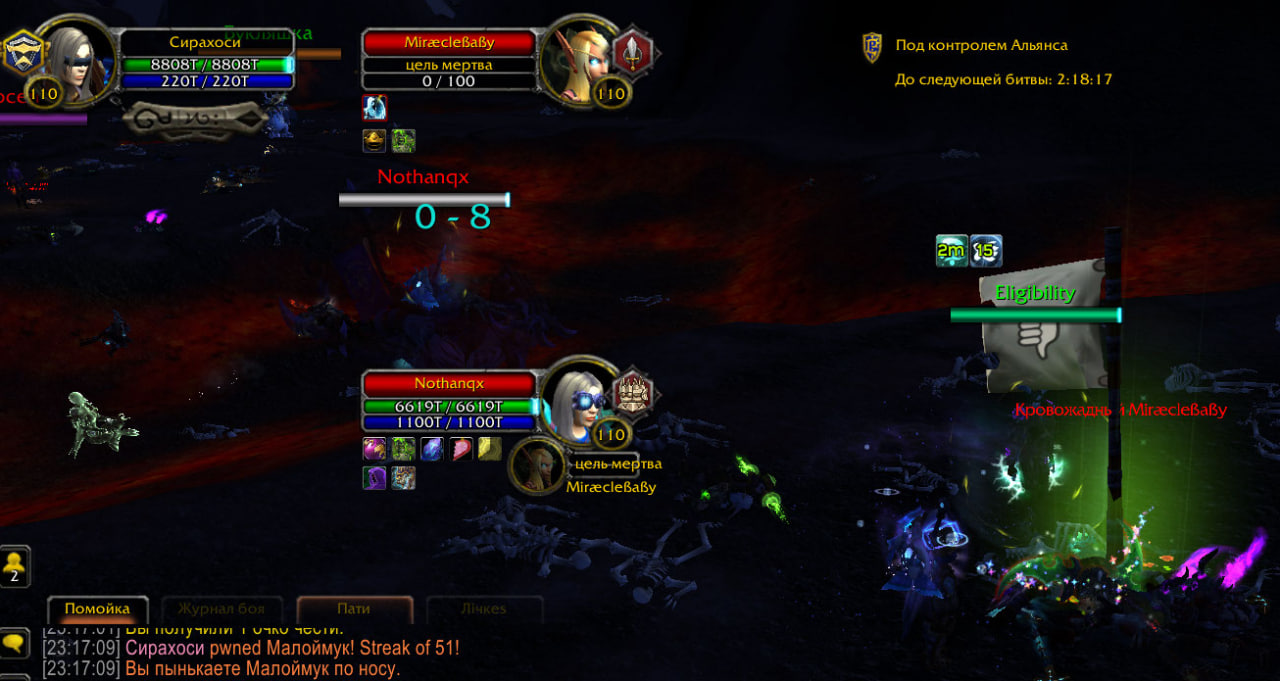
Task: Click the buff icon showing 15
Action: tap(986, 251)
